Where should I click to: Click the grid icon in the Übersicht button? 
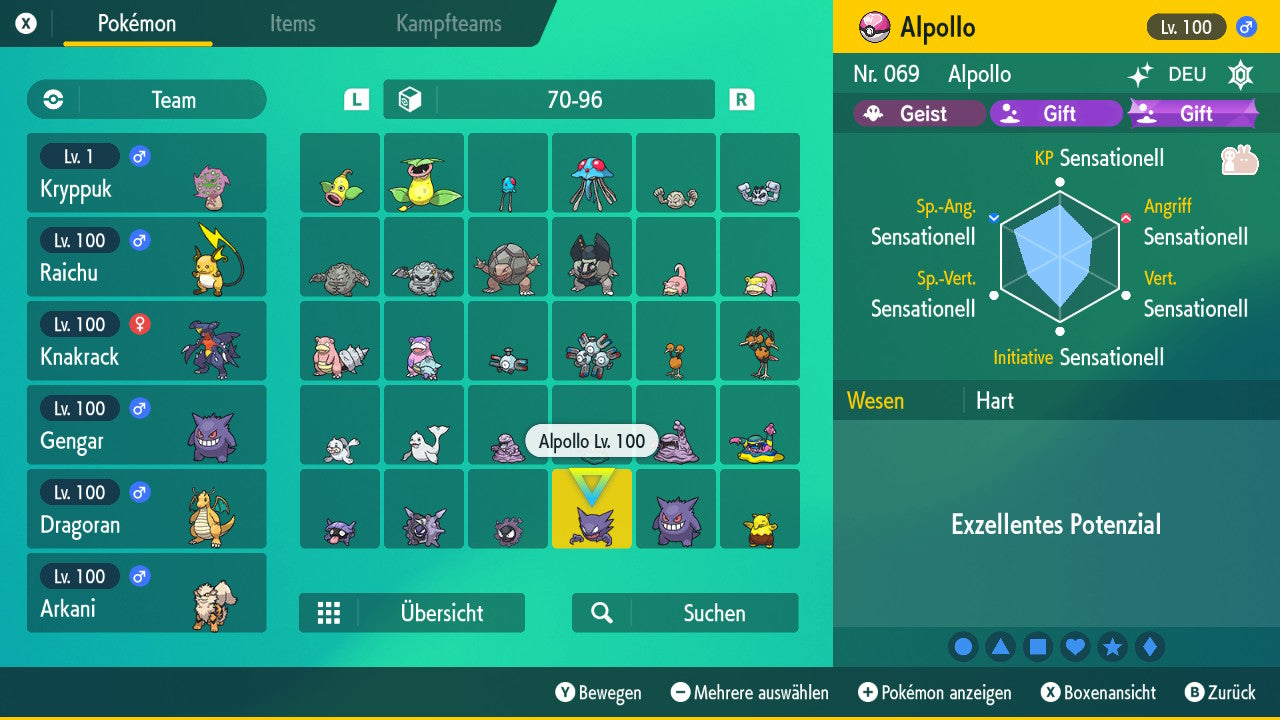[329, 613]
